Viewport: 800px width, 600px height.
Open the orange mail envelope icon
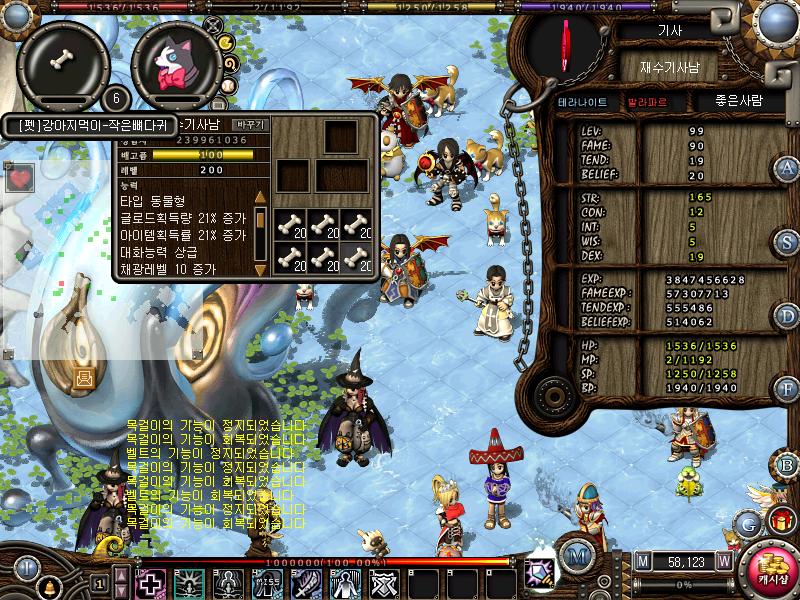84,377
